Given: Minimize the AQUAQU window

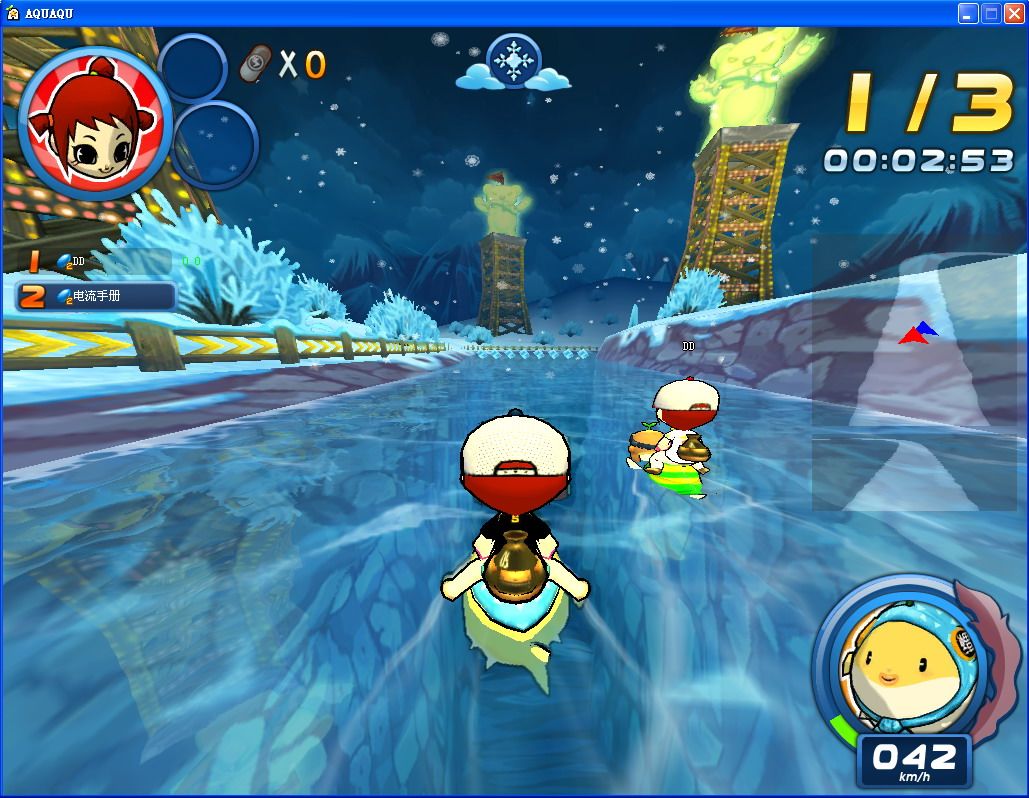Looking at the screenshot, I should [967, 13].
